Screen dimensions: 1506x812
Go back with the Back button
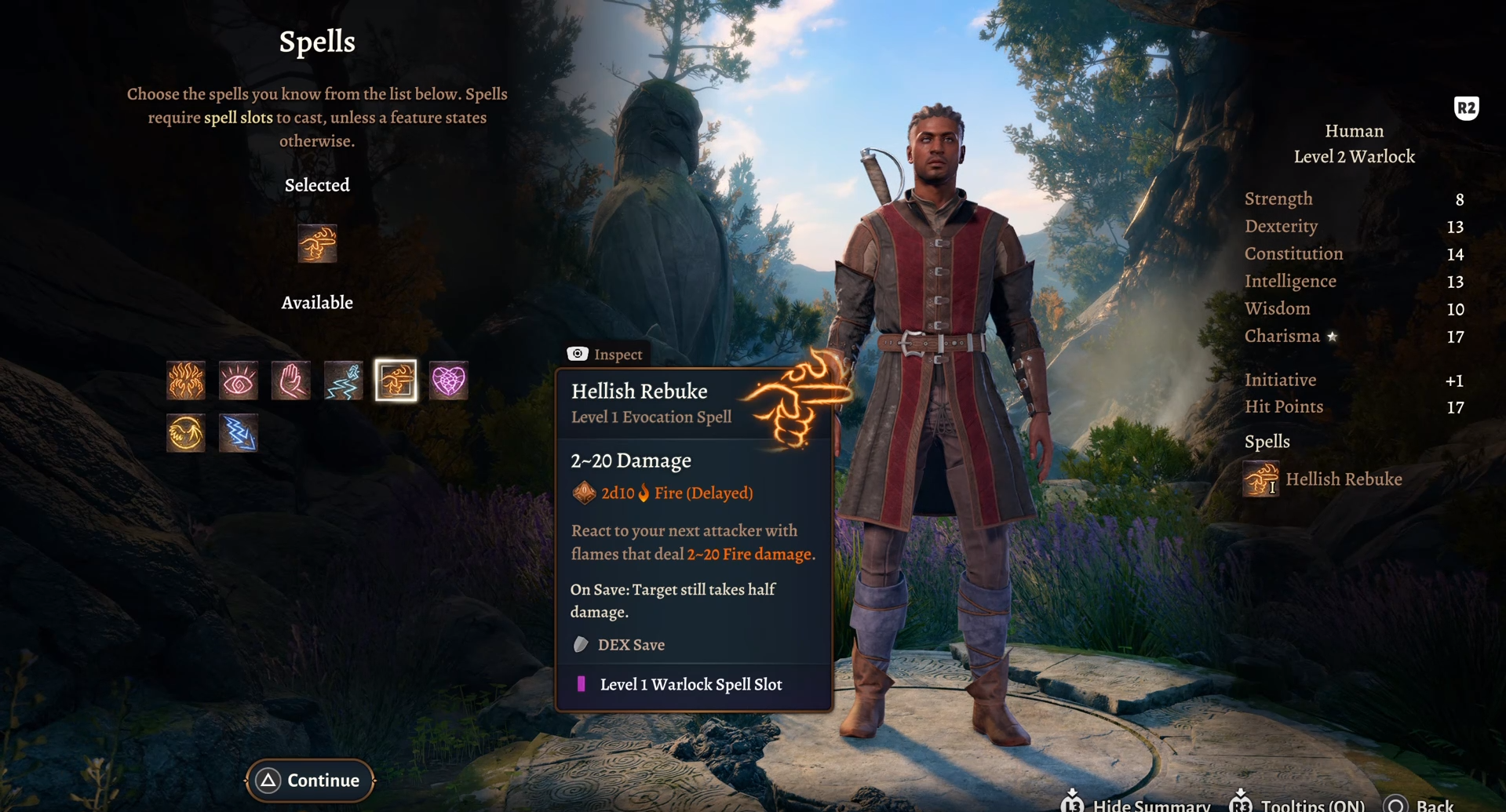pyautogui.click(x=1419, y=805)
